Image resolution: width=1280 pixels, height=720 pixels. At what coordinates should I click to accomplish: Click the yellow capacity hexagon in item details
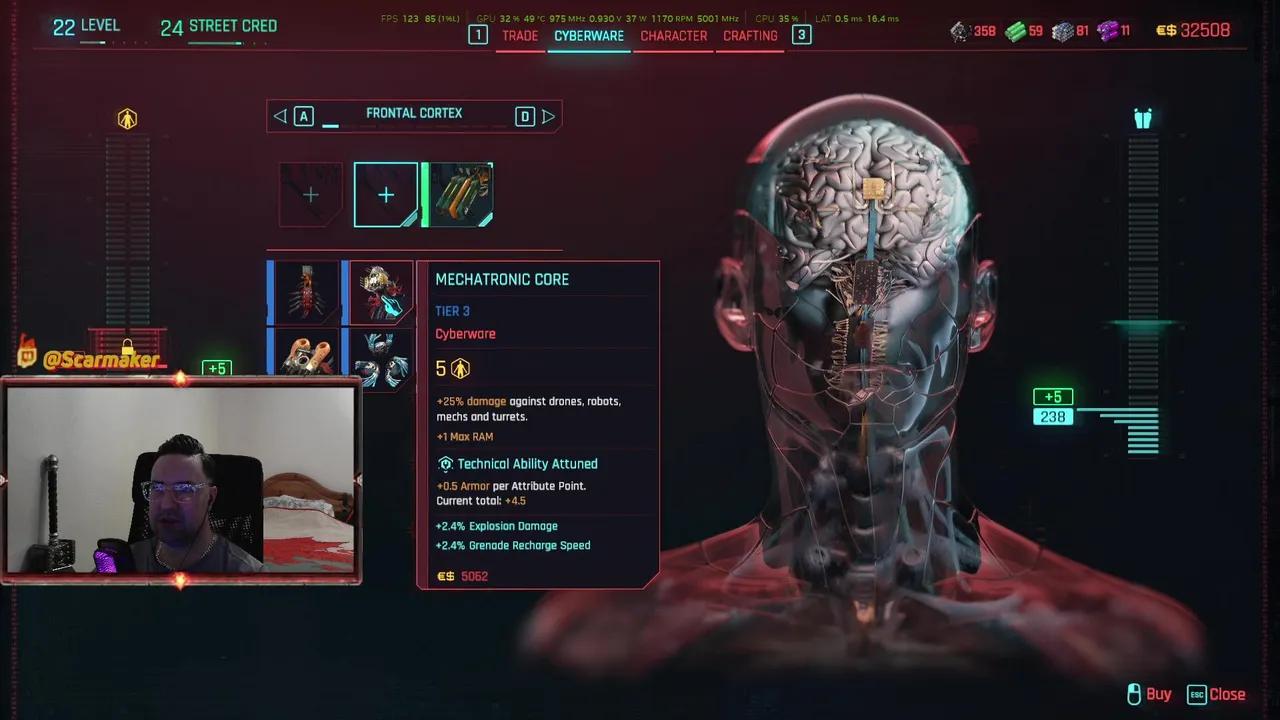460,368
